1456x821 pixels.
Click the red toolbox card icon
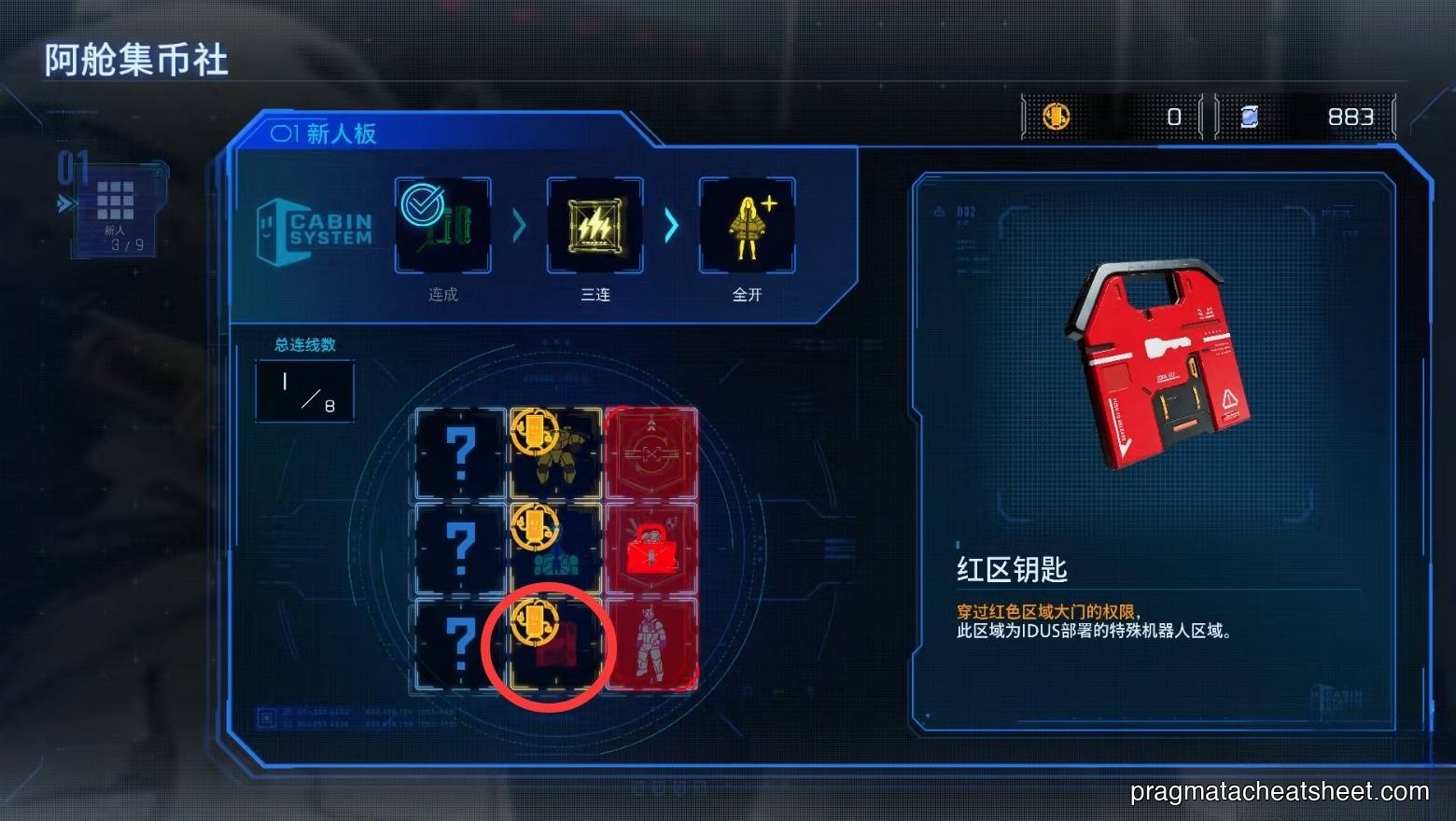[x=651, y=549]
